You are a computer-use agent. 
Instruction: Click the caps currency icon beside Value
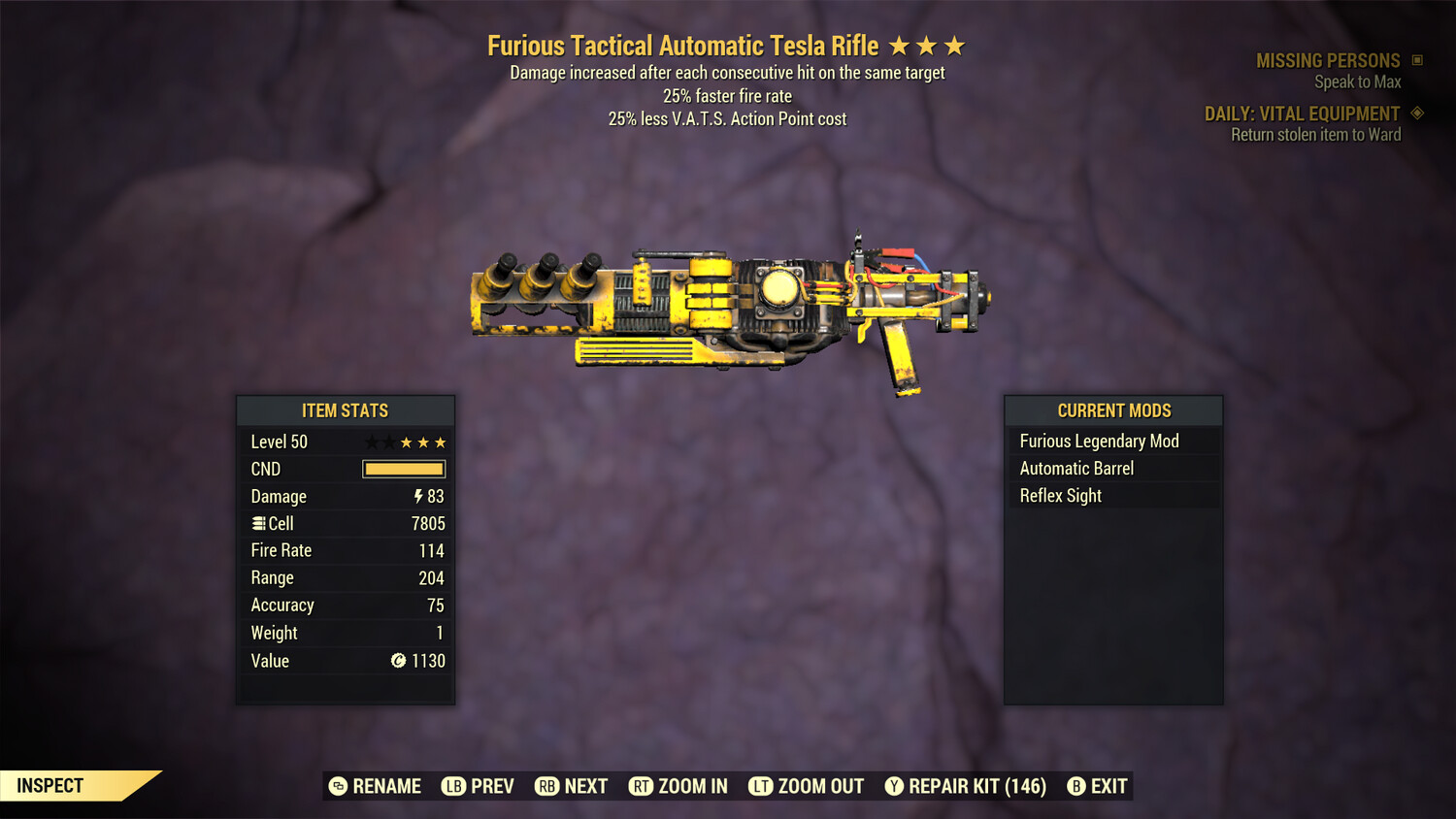click(399, 661)
